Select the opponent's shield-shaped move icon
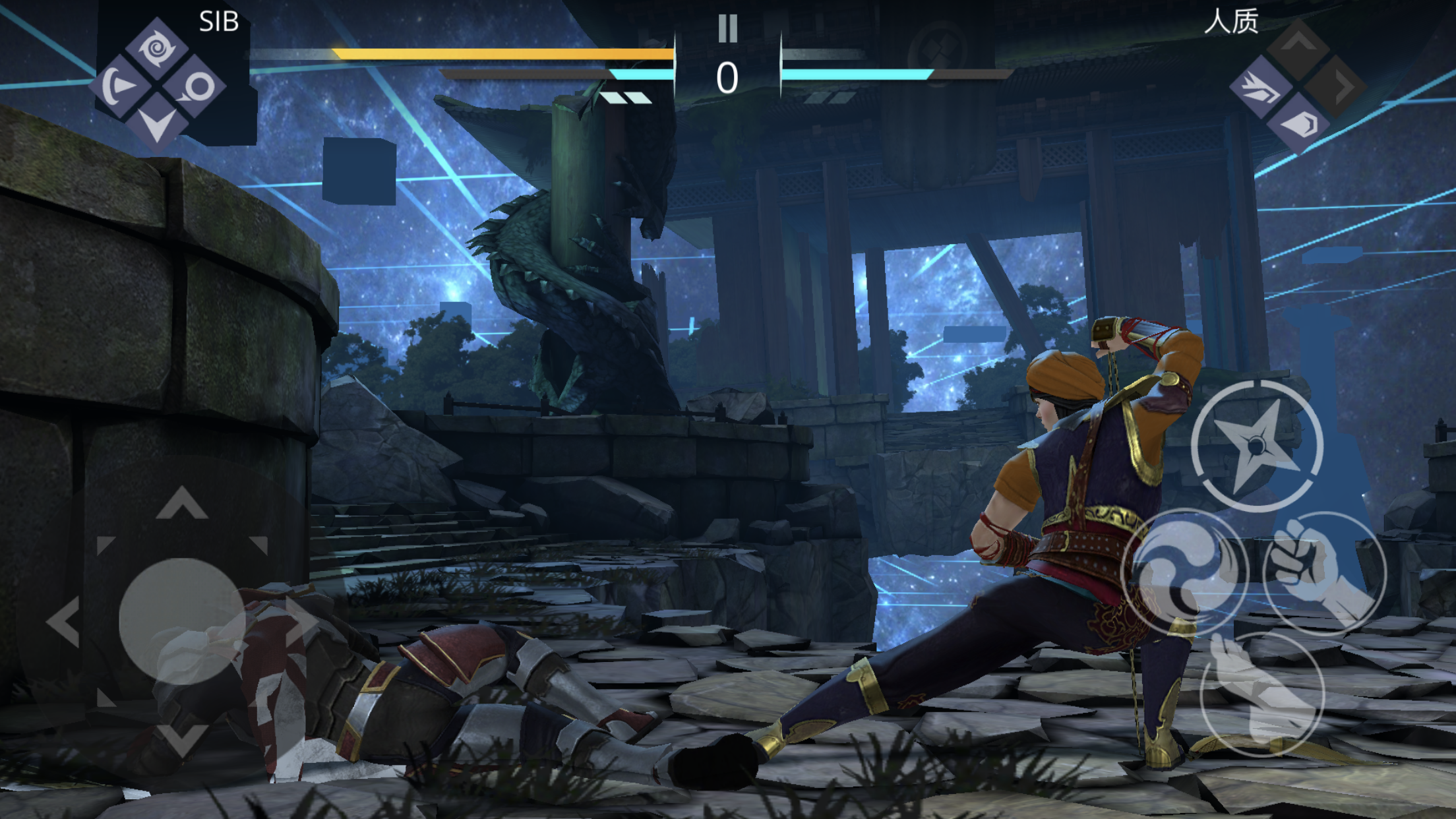Viewport: 1456px width, 819px height. 1299,125
